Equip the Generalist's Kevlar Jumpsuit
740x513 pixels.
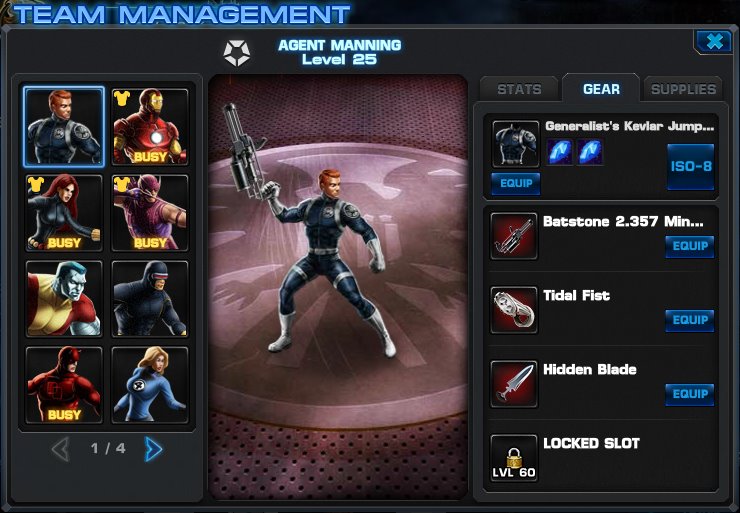(516, 184)
